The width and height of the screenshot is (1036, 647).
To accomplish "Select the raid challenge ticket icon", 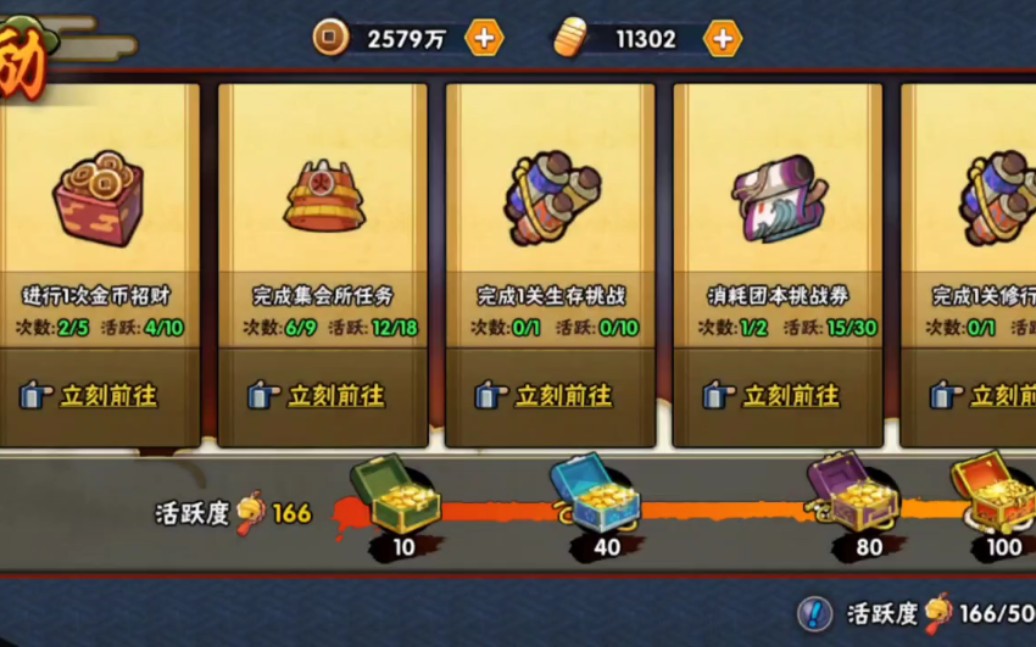I will tap(777, 197).
